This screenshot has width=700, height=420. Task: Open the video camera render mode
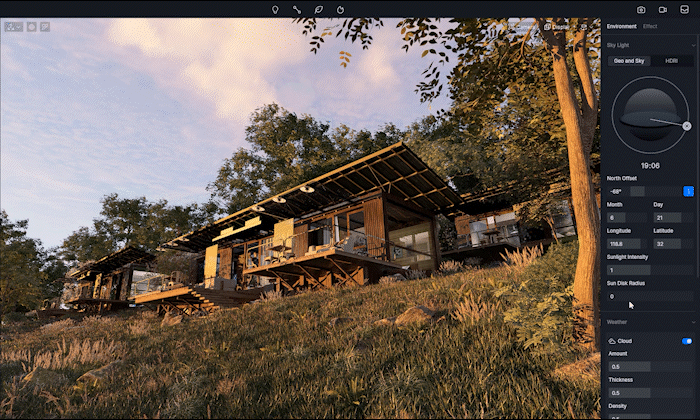[662, 9]
